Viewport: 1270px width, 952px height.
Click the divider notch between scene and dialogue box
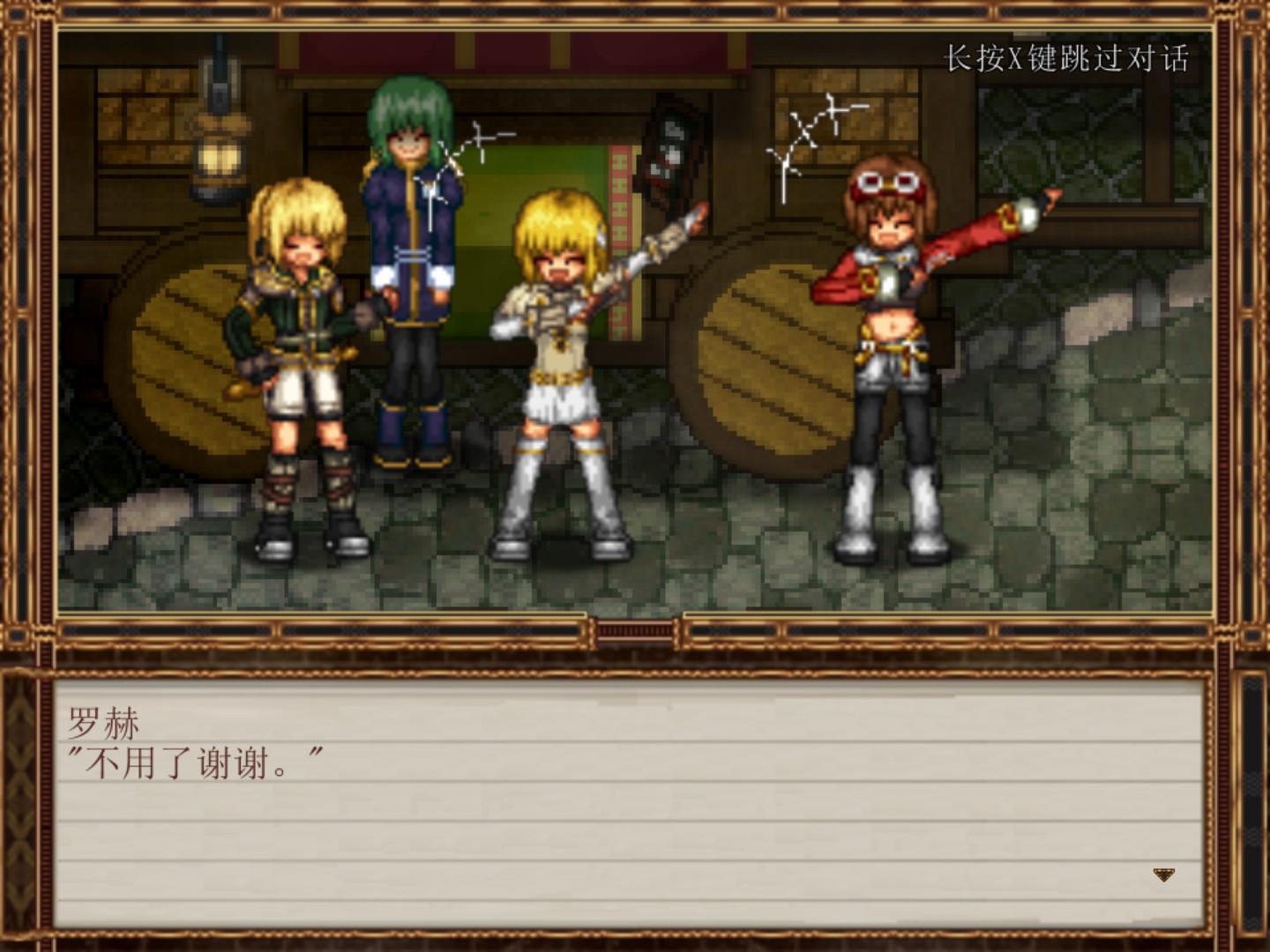[634, 628]
